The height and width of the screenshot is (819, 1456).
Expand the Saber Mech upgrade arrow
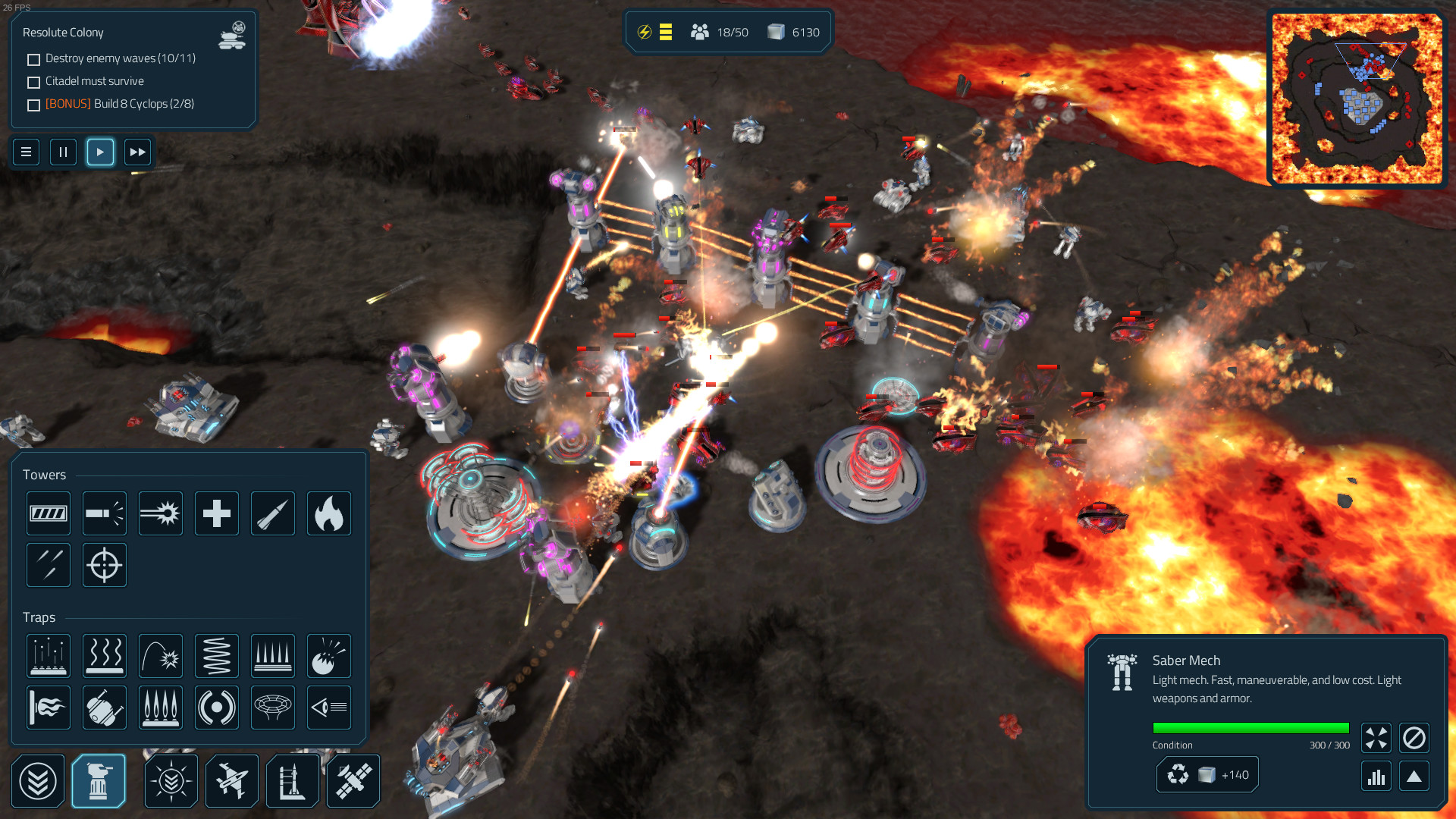click(x=1414, y=776)
